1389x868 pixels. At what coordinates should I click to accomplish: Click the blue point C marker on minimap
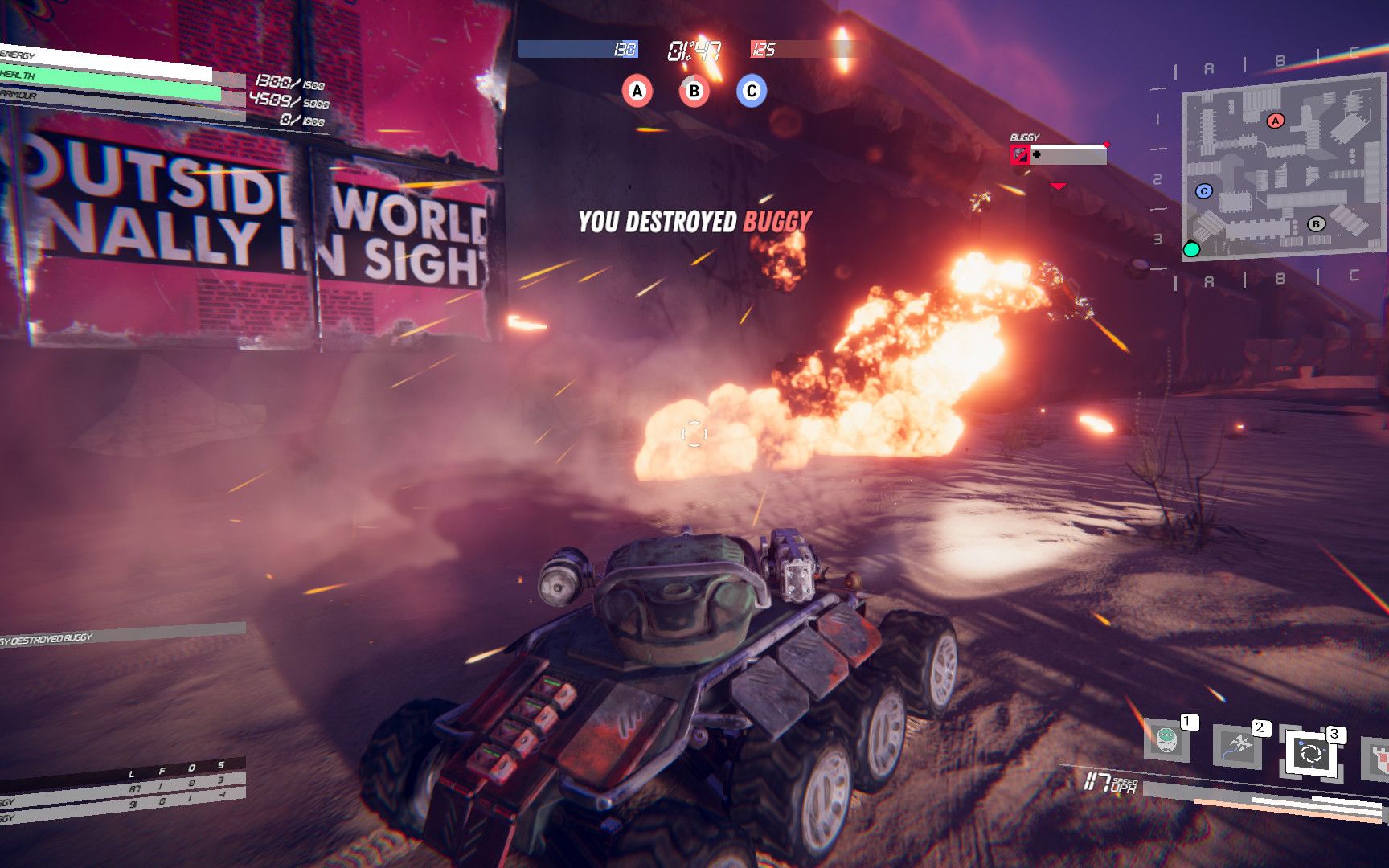(x=1204, y=191)
